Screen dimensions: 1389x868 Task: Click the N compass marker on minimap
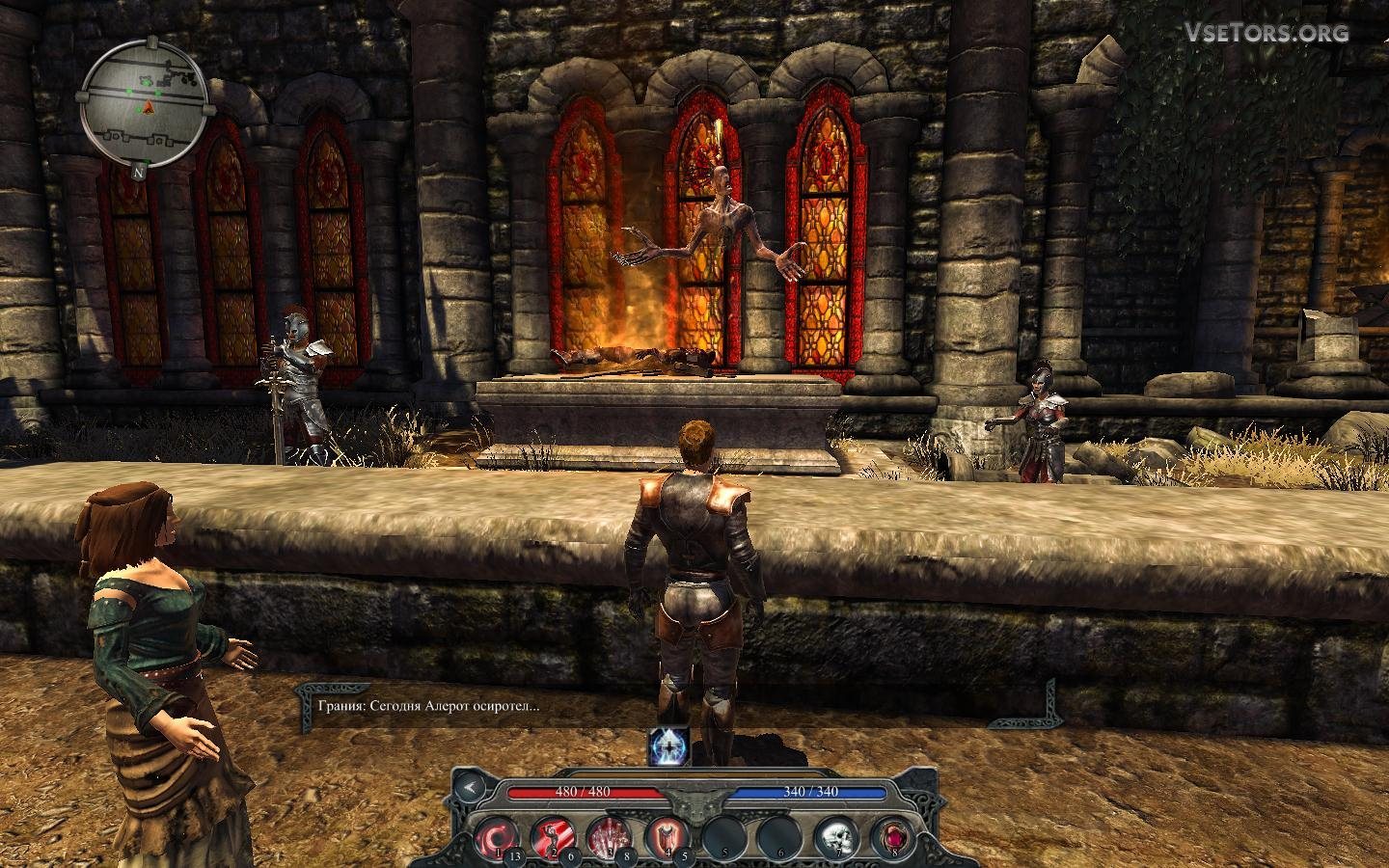tap(140, 173)
